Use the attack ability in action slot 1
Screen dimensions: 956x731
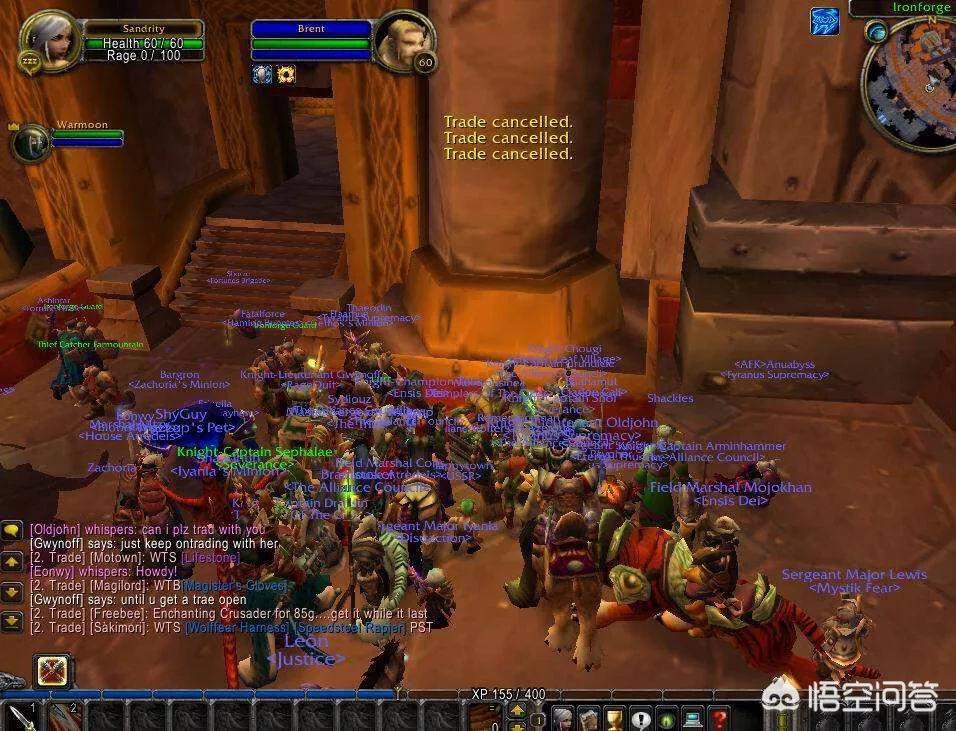pos(22,717)
